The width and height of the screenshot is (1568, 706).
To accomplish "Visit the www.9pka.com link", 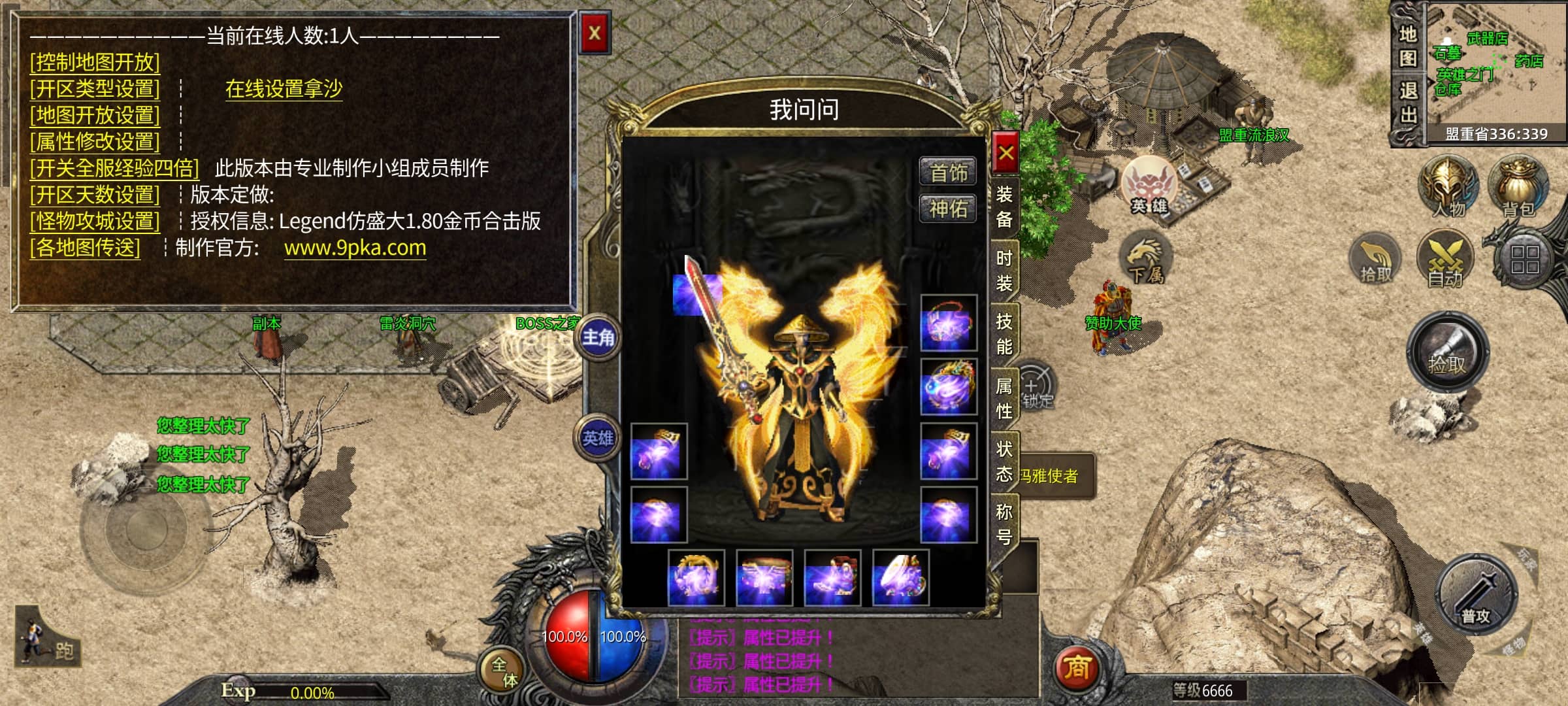I will (355, 248).
